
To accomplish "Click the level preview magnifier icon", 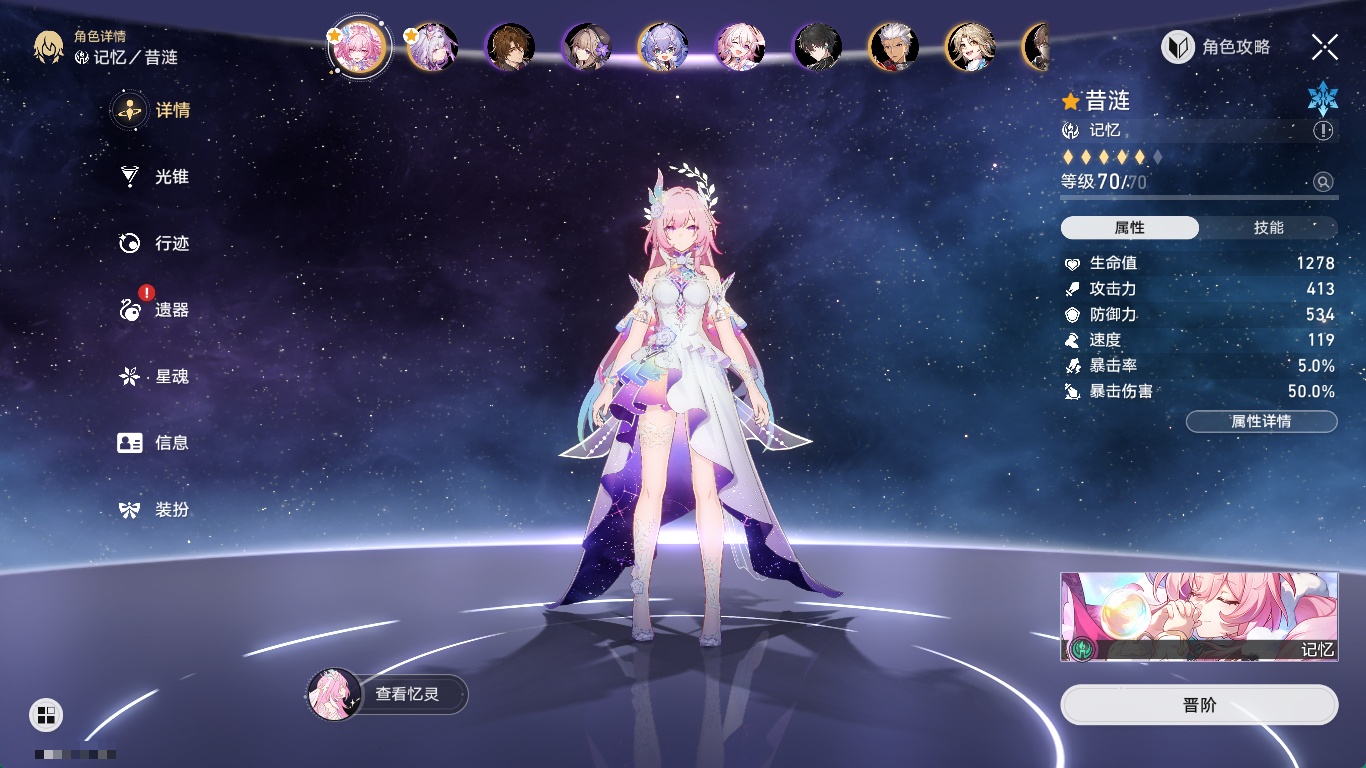I will [x=1323, y=182].
